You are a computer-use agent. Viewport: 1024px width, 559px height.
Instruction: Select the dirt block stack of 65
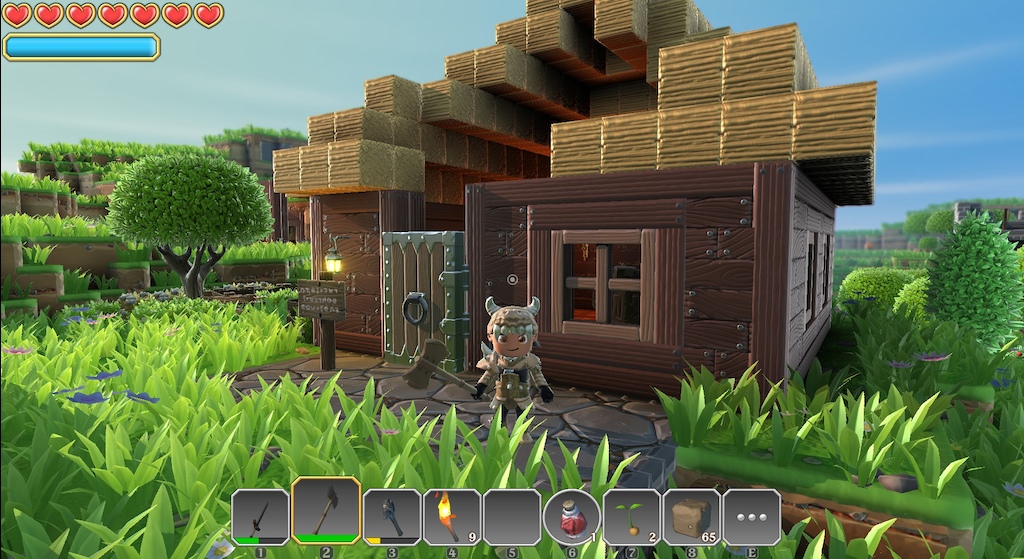point(691,516)
